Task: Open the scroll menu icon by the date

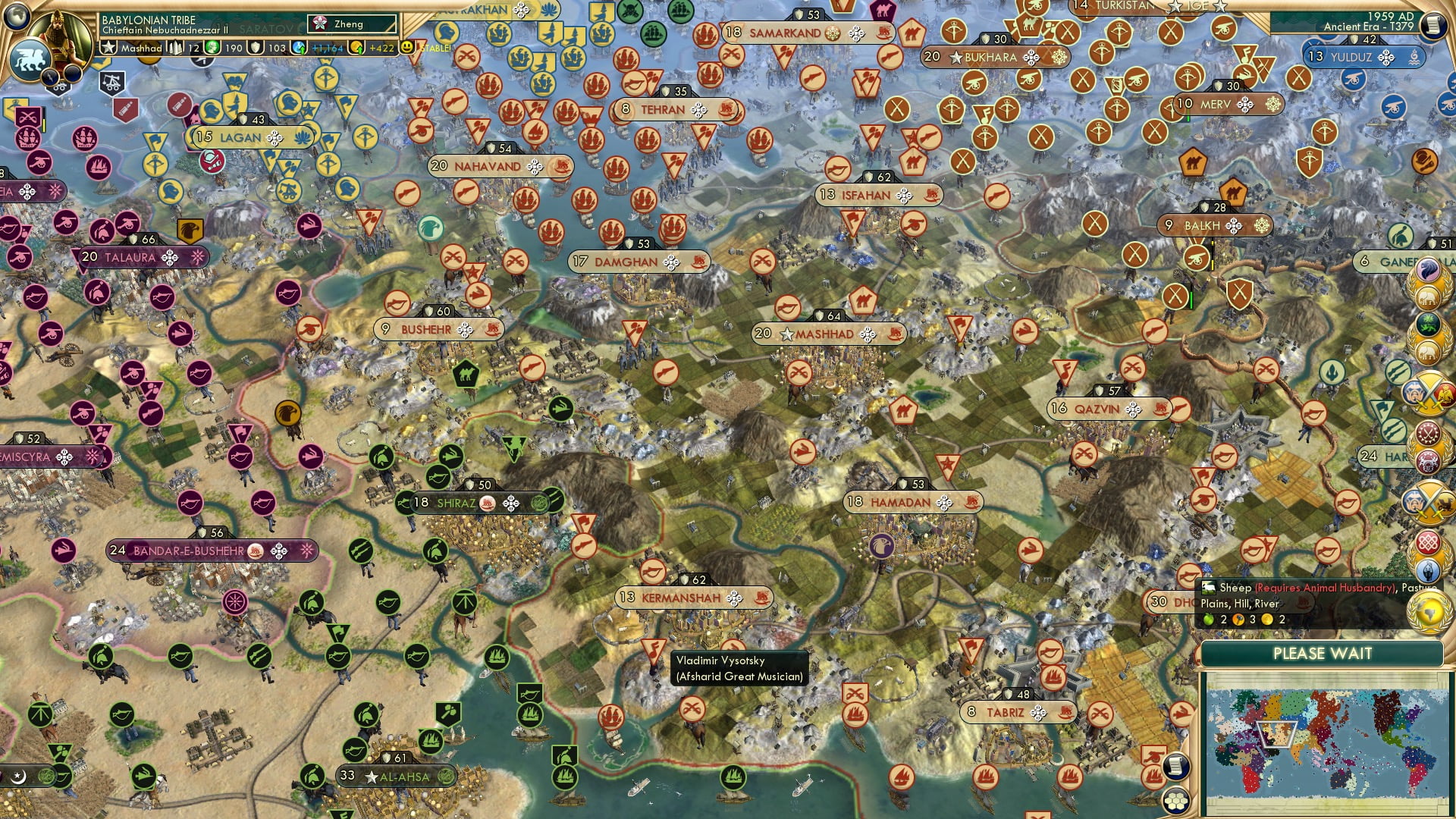Action: [1432, 24]
